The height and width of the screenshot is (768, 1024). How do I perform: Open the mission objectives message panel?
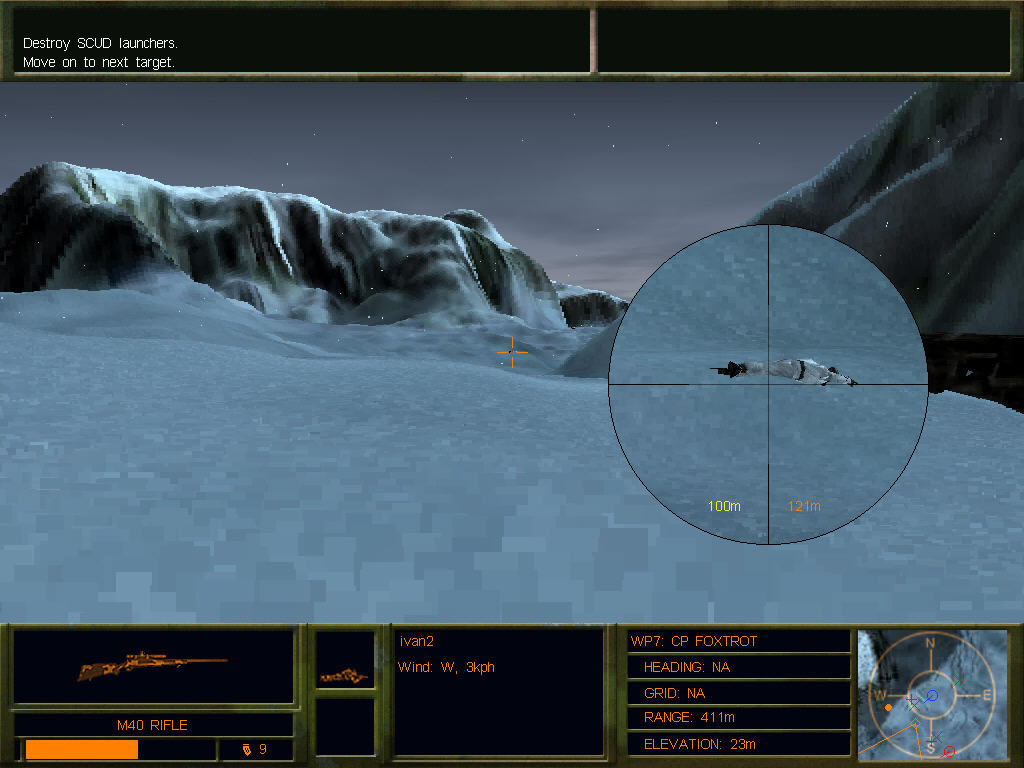[300, 41]
